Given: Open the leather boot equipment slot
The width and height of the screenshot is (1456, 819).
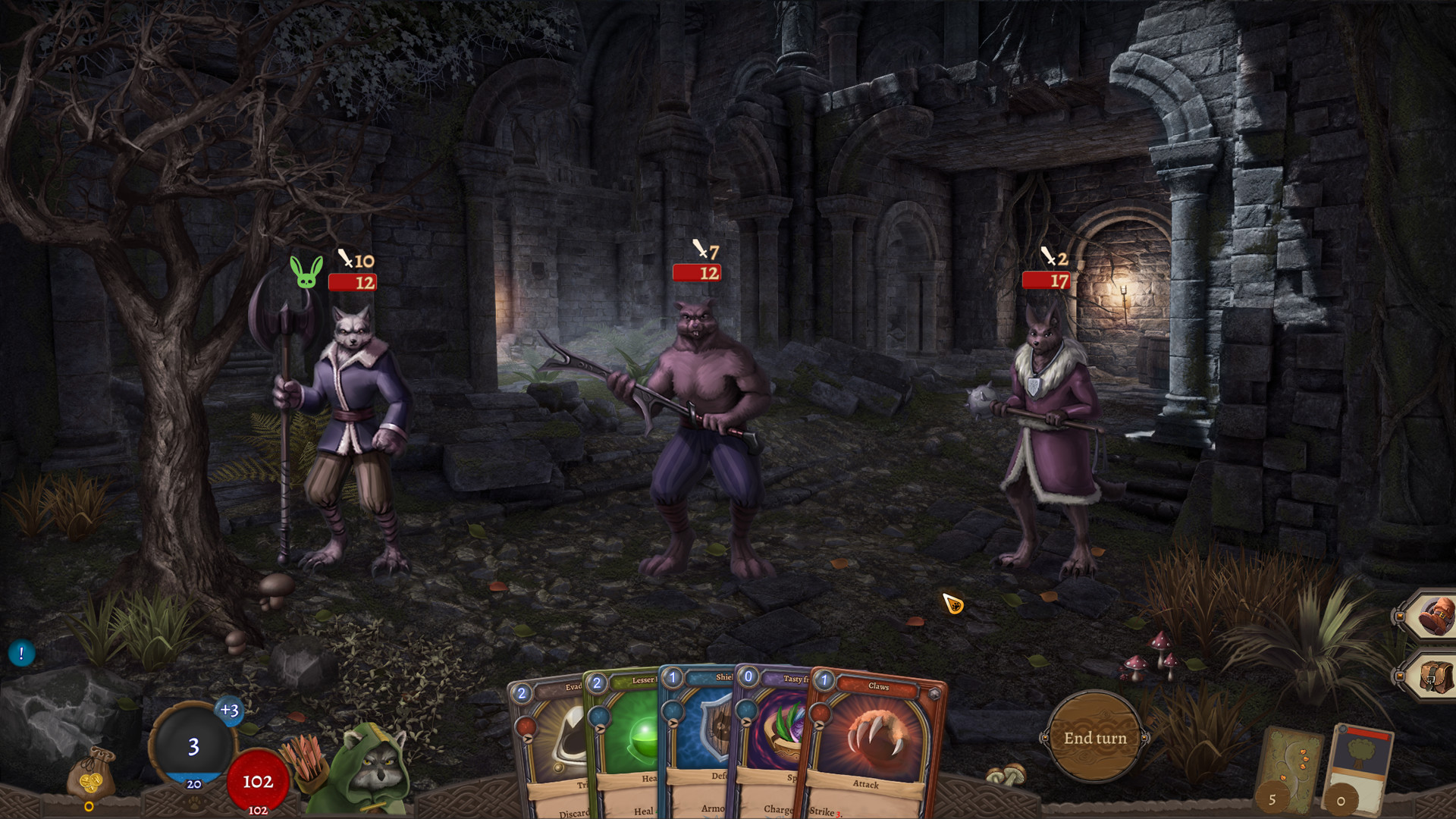Looking at the screenshot, I should coord(1433,616).
